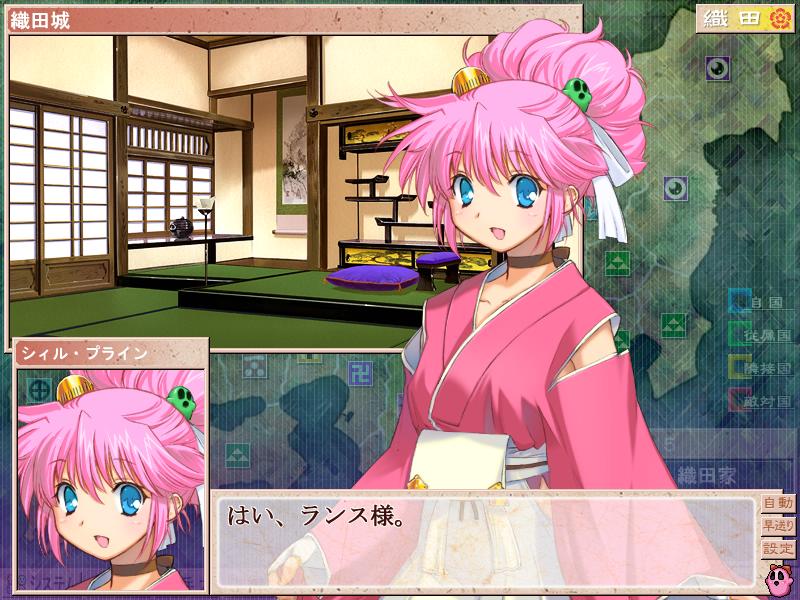800x600 pixels.
Task: Advance the dialogue text box
Action: pyautogui.click(x=485, y=538)
